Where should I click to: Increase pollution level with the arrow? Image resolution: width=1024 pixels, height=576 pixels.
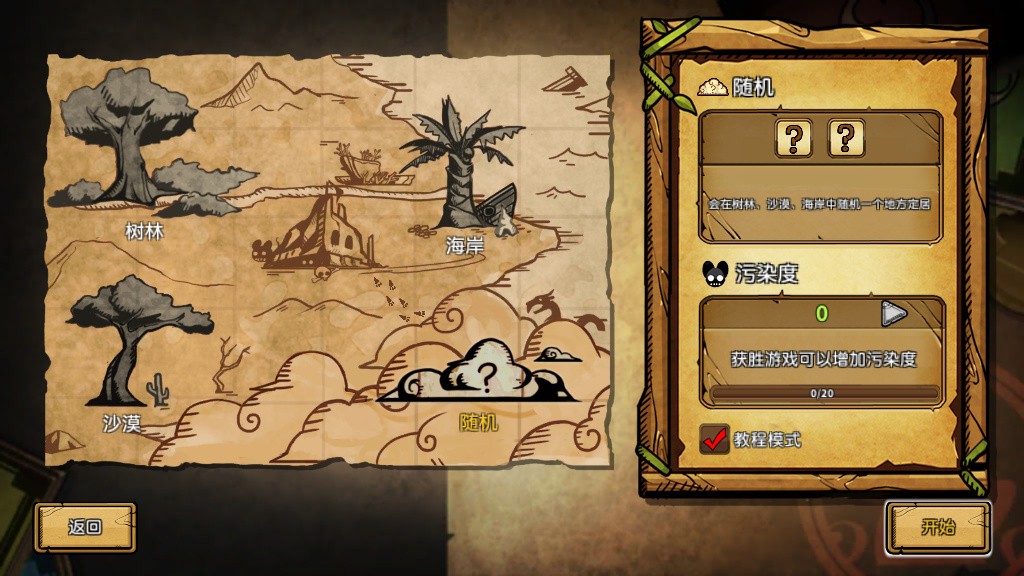pos(893,314)
